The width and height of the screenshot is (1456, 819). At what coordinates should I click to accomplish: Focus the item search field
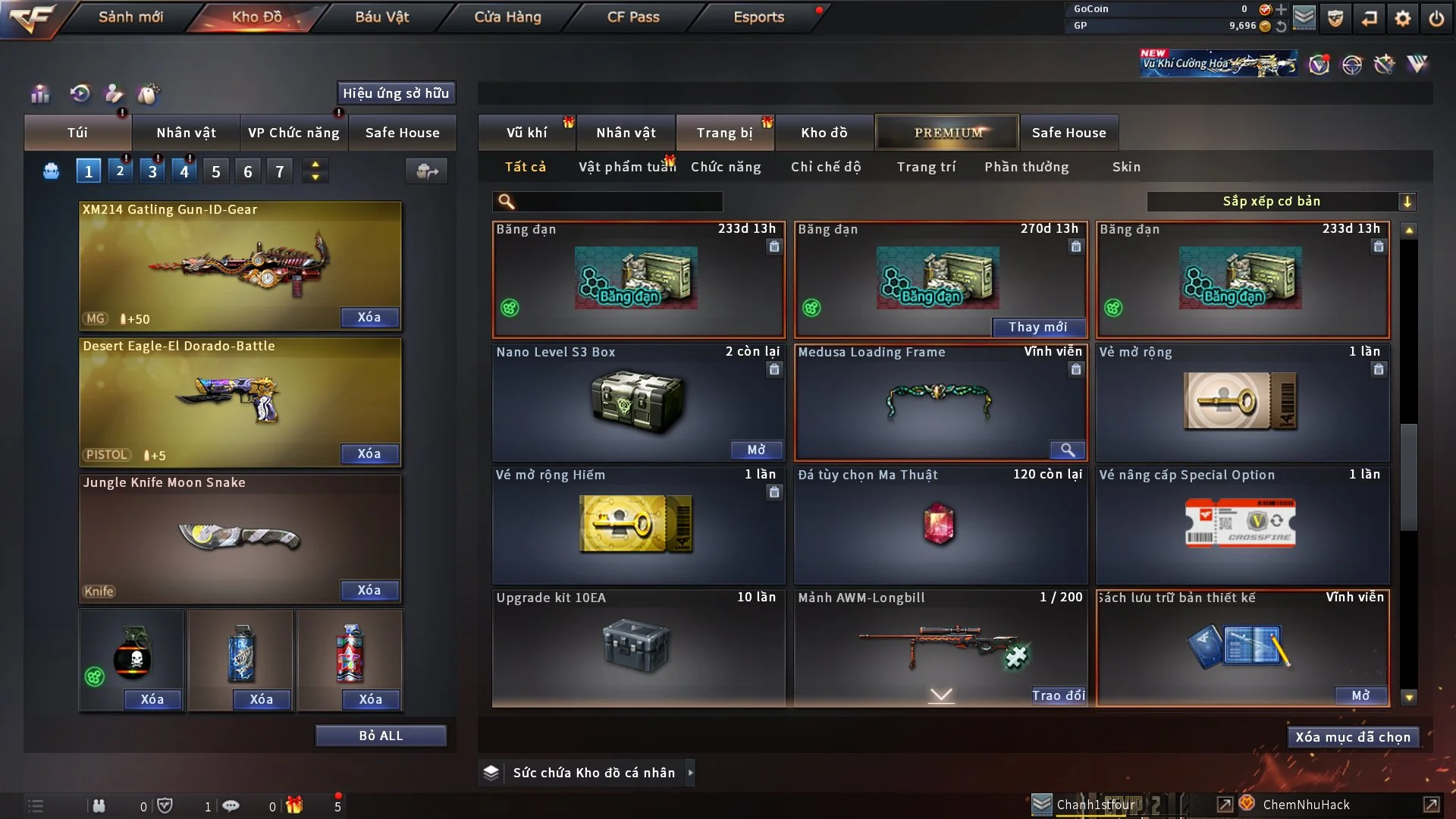(618, 202)
